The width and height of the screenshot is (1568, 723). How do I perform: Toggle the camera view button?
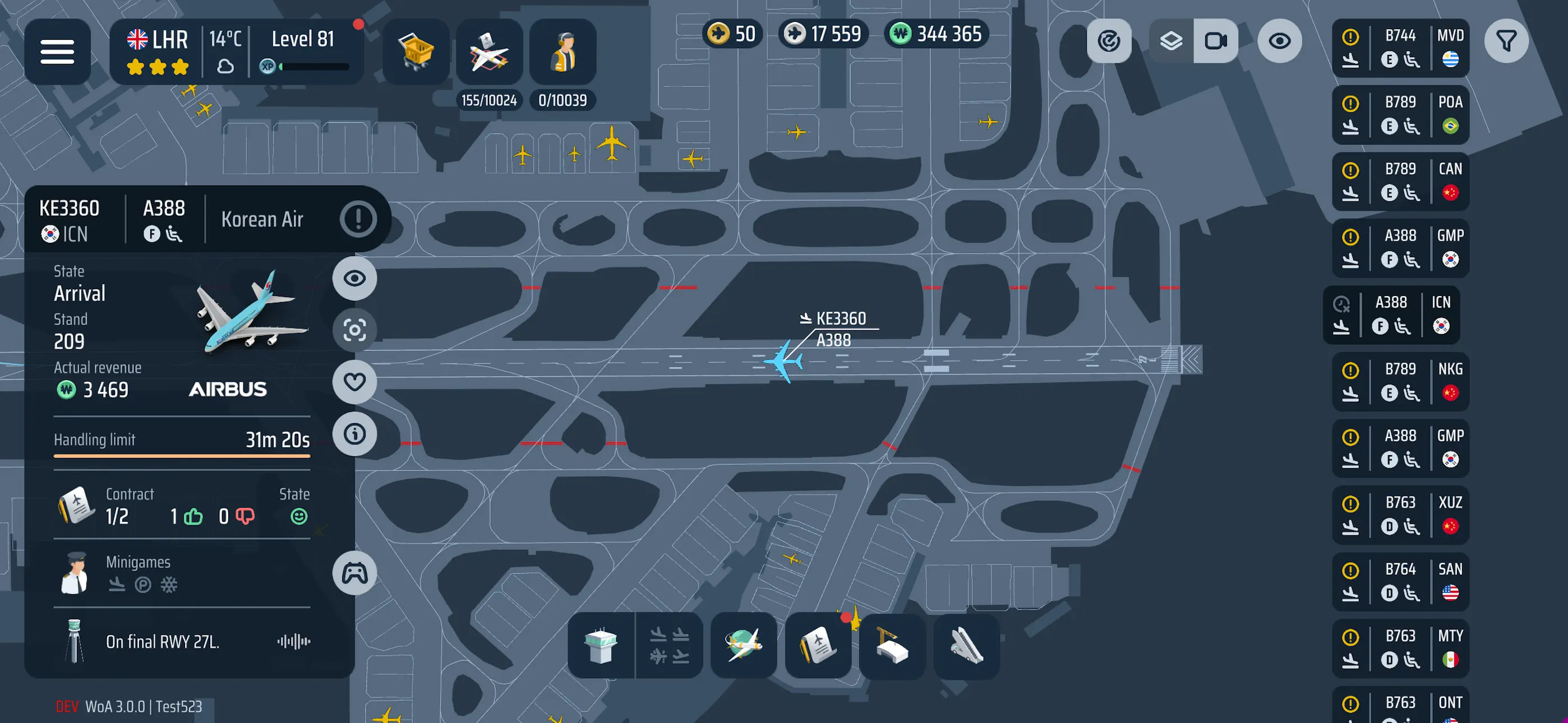tap(1216, 41)
